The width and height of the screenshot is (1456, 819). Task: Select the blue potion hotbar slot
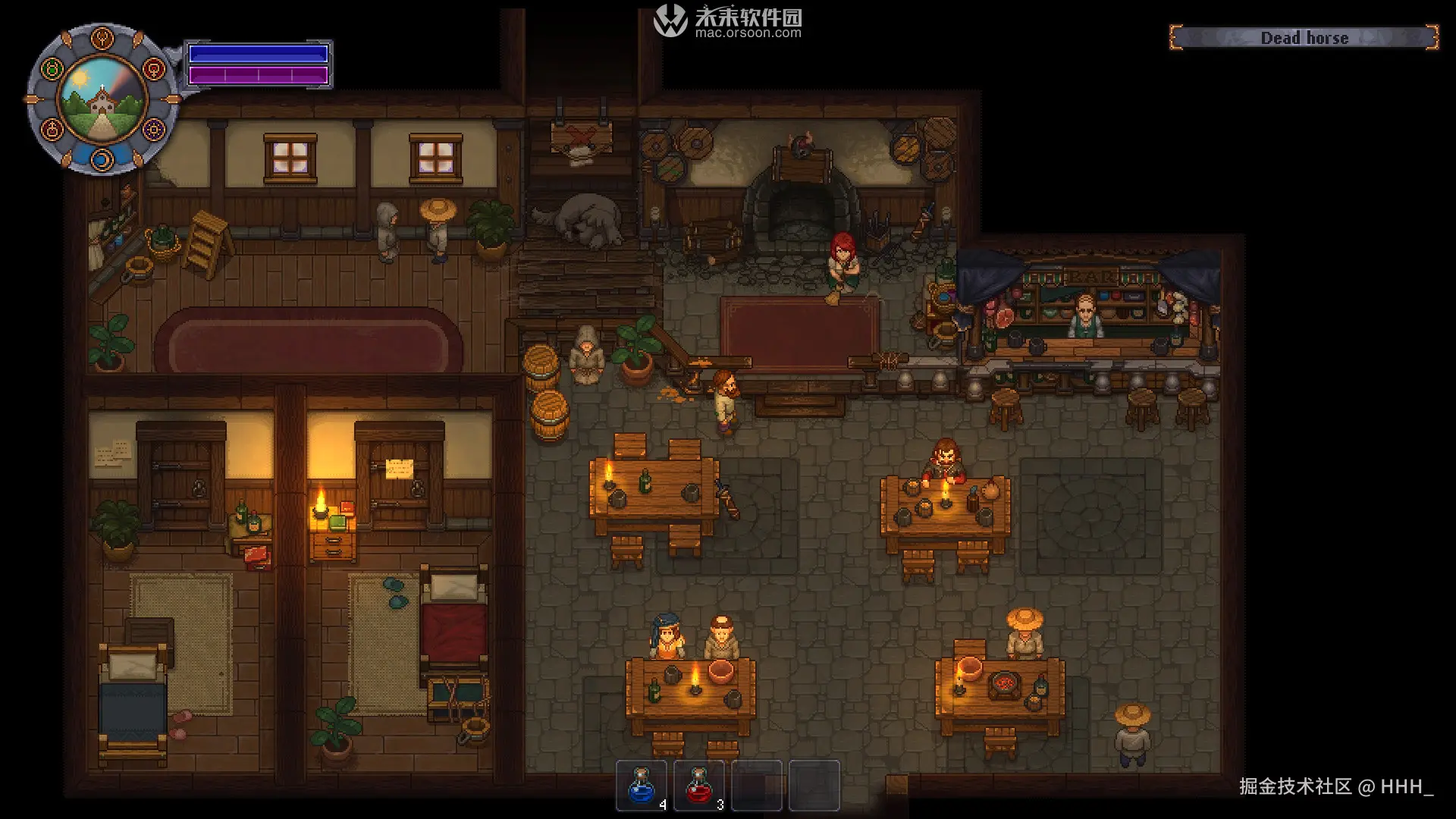pyautogui.click(x=642, y=786)
